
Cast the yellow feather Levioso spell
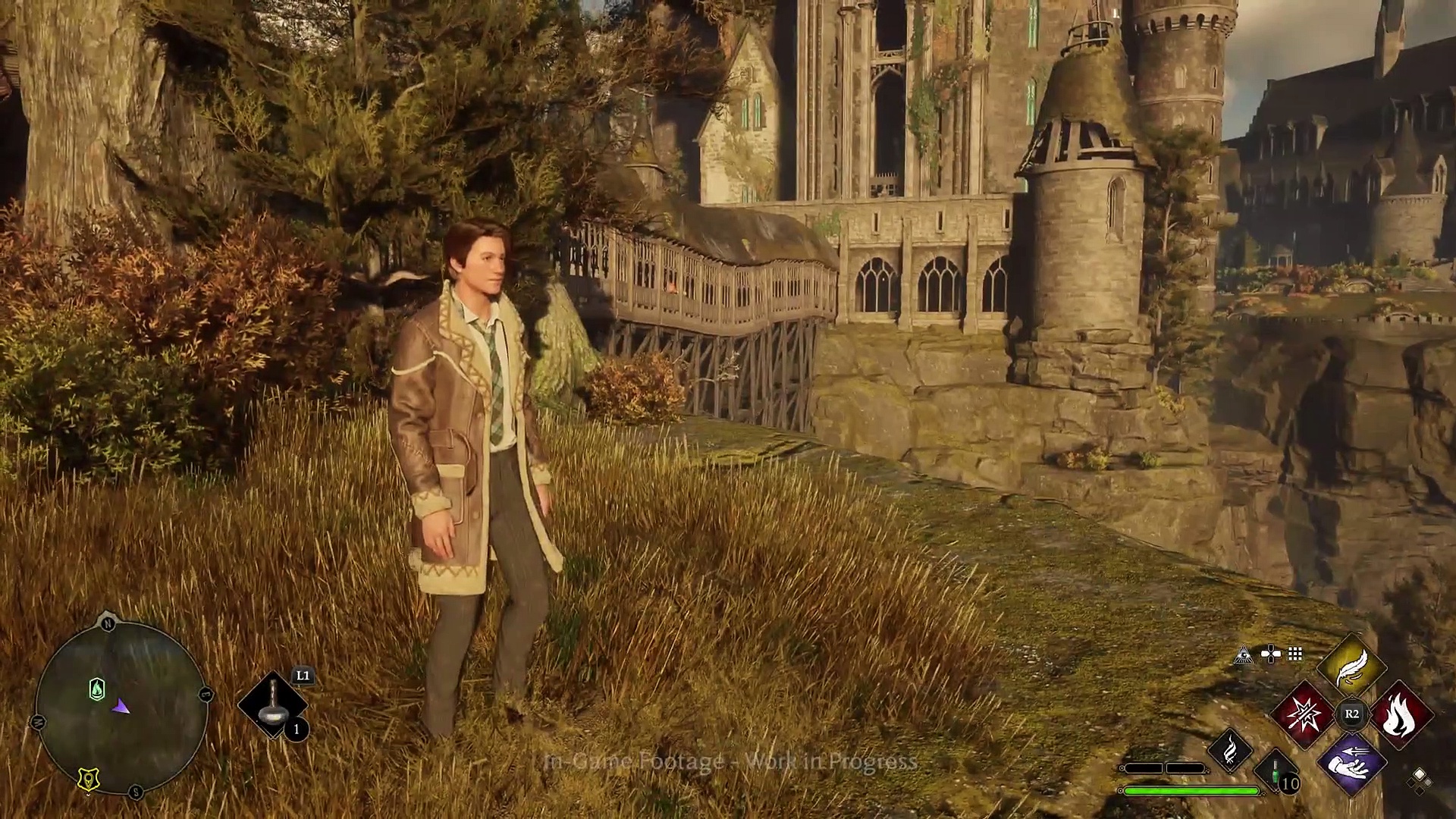coord(1351,667)
